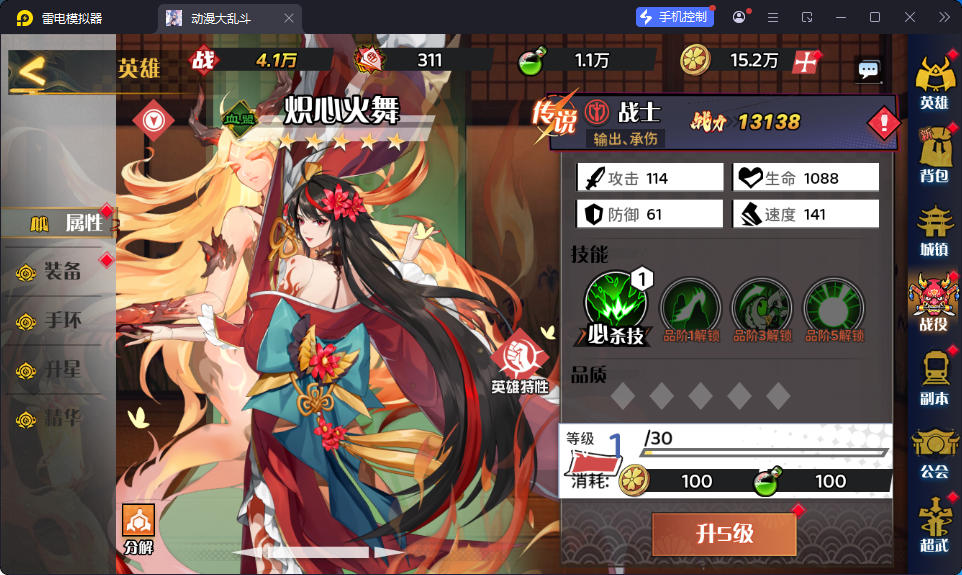Enter the 副本 dungeon menu
Image resolution: width=962 pixels, height=575 pixels.
tap(934, 378)
